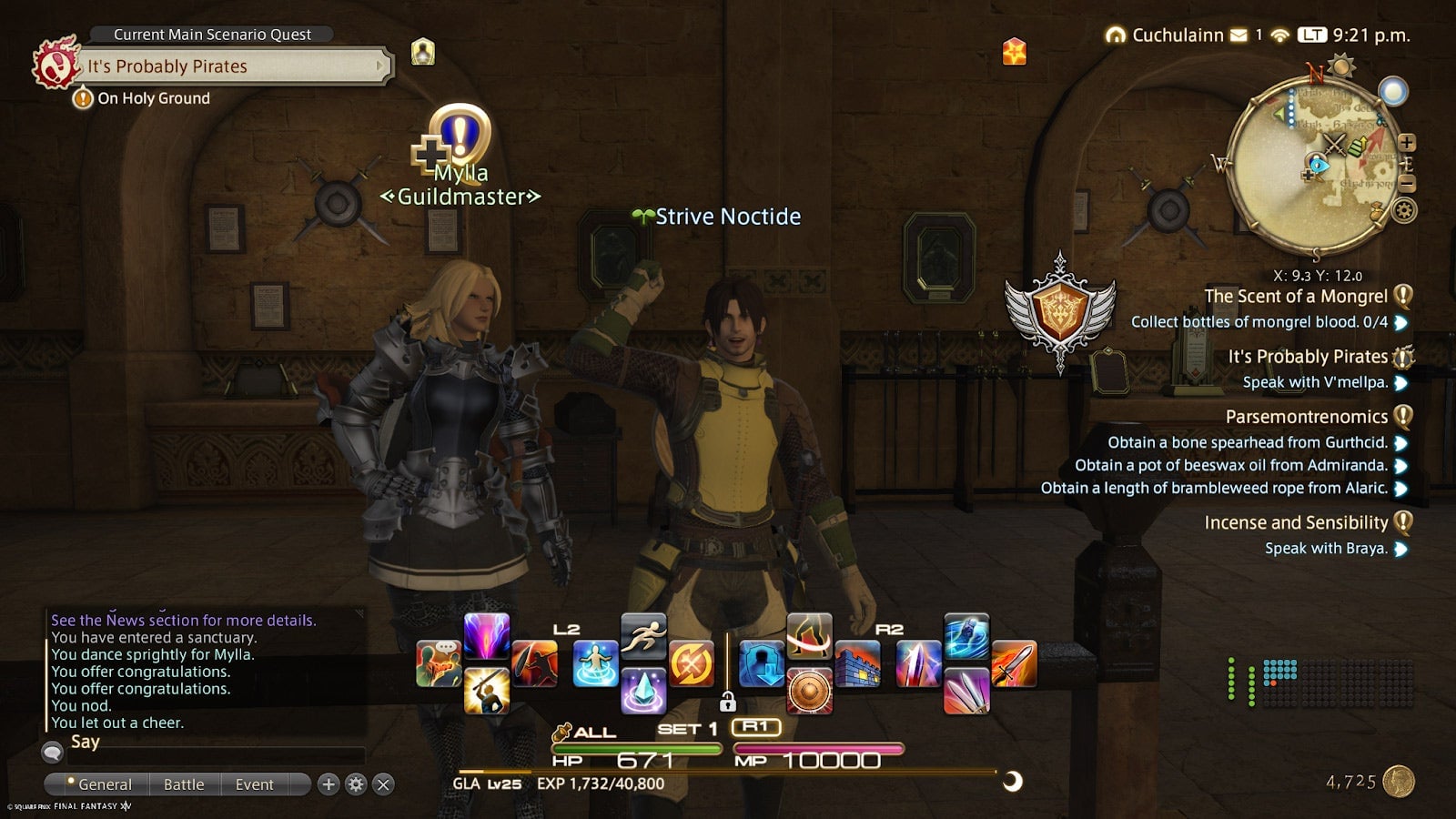Click the mail envelope icon near Cuchulainn

[1239, 35]
